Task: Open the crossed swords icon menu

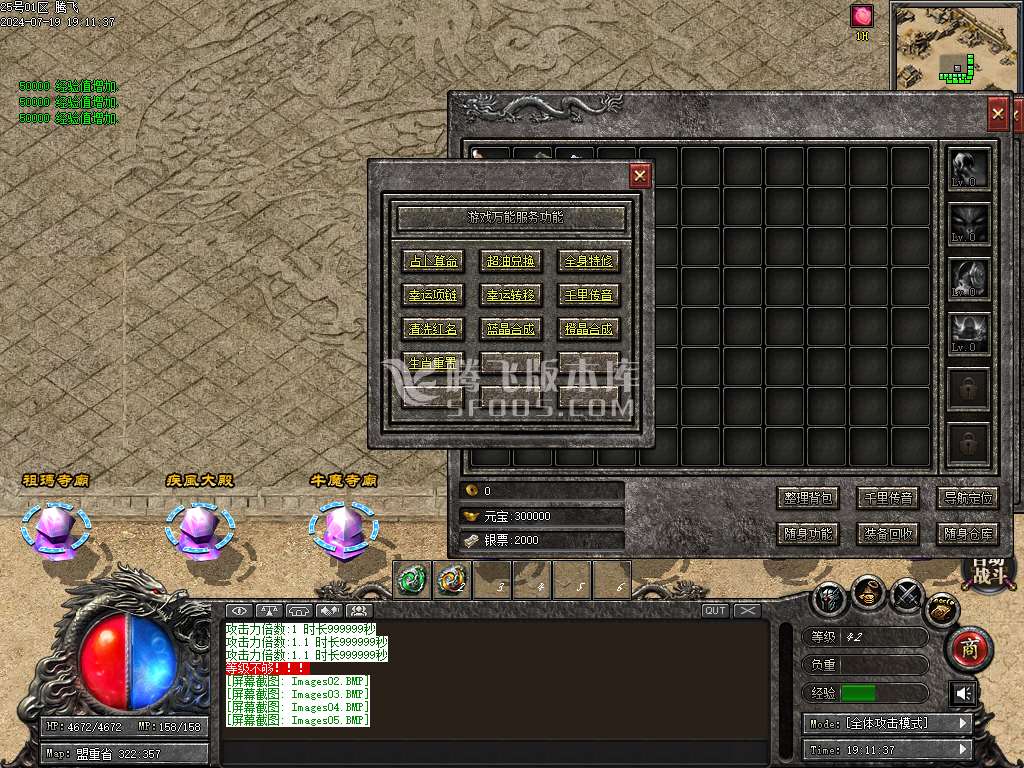Action: [906, 596]
